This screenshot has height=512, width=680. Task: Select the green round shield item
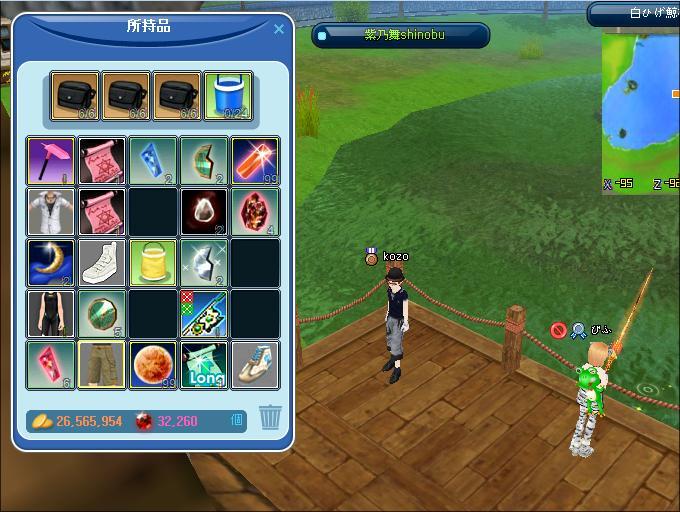[x=102, y=315]
